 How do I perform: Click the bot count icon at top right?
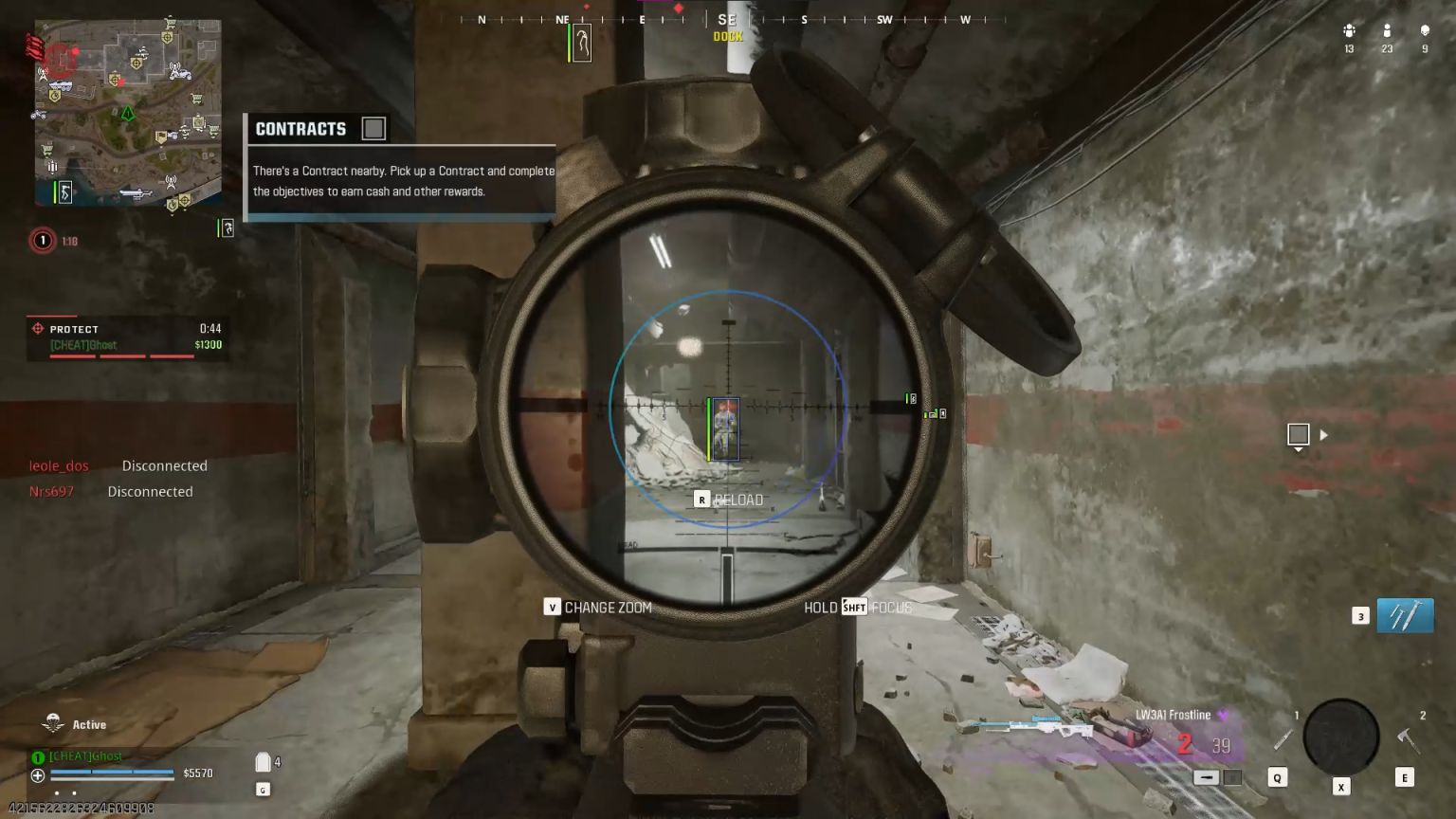1349,30
